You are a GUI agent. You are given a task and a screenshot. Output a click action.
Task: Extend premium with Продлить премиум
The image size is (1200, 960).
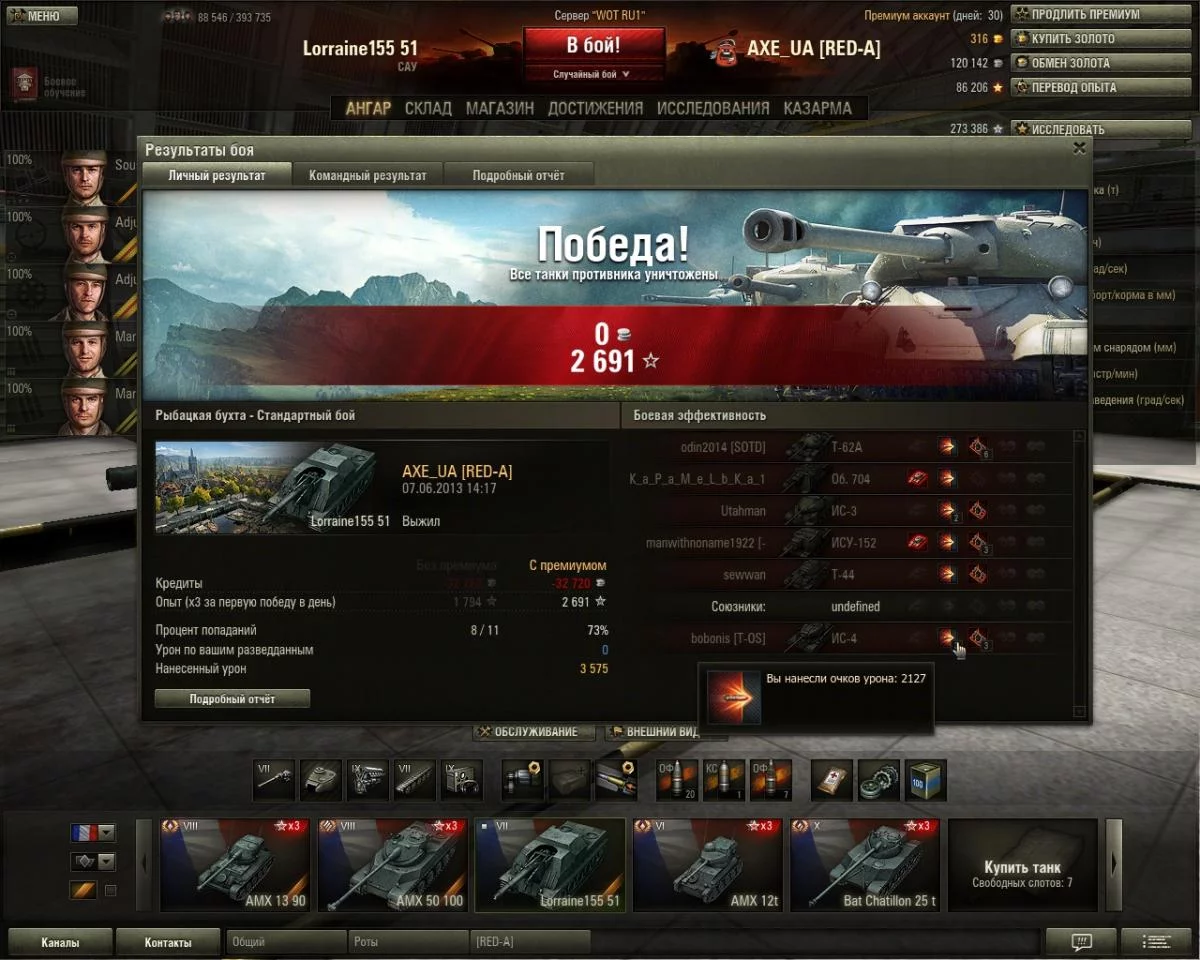(x=1085, y=15)
